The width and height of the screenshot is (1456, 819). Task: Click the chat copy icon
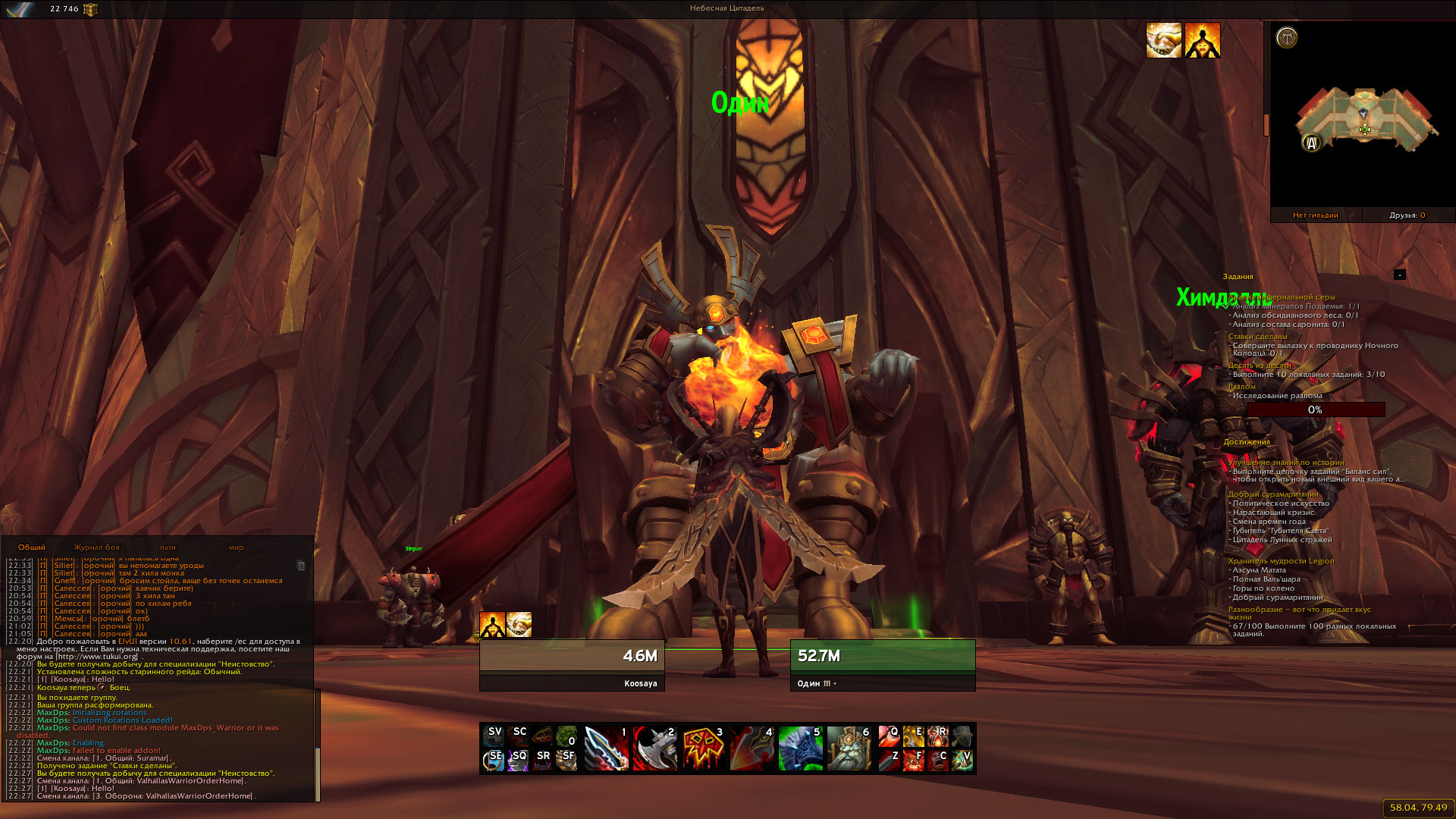point(301,566)
